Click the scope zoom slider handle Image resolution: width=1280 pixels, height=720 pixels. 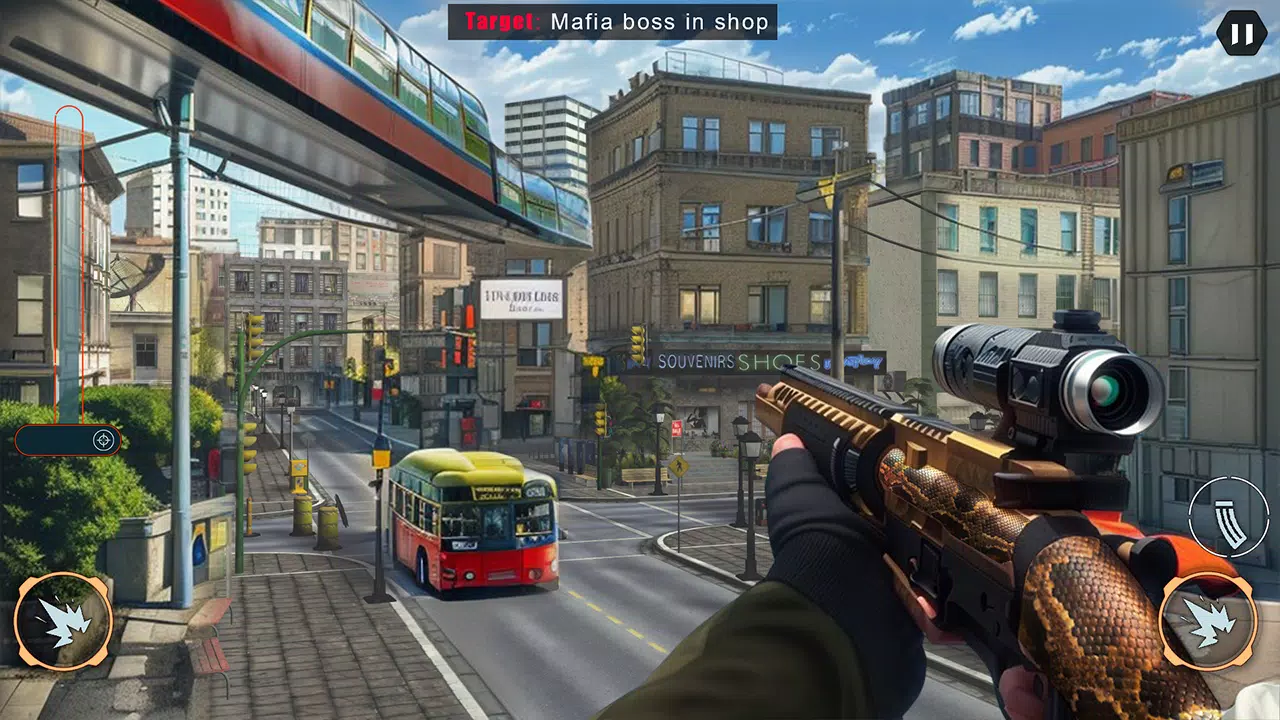pos(103,440)
